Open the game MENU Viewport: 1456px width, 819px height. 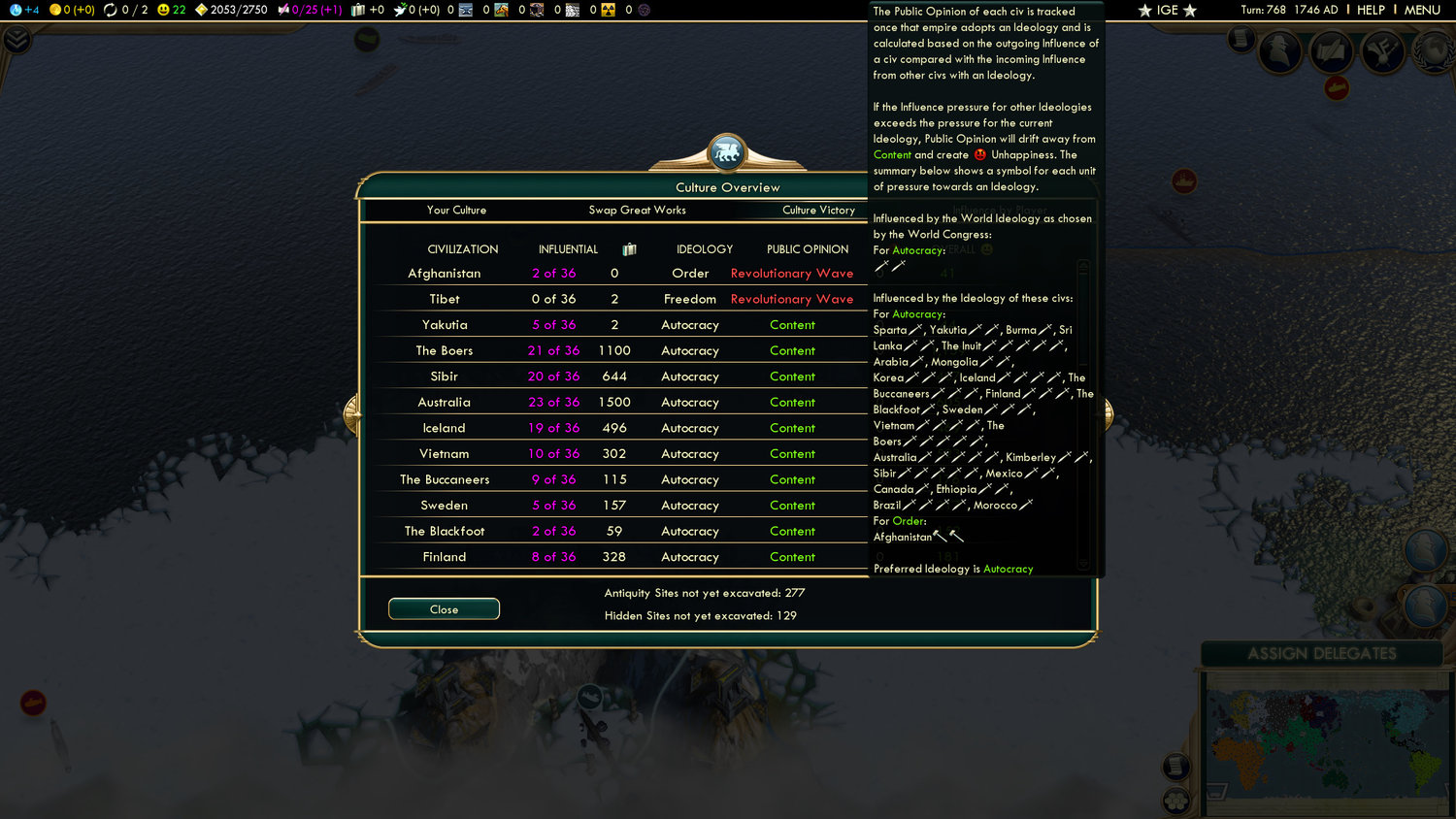pyautogui.click(x=1423, y=10)
